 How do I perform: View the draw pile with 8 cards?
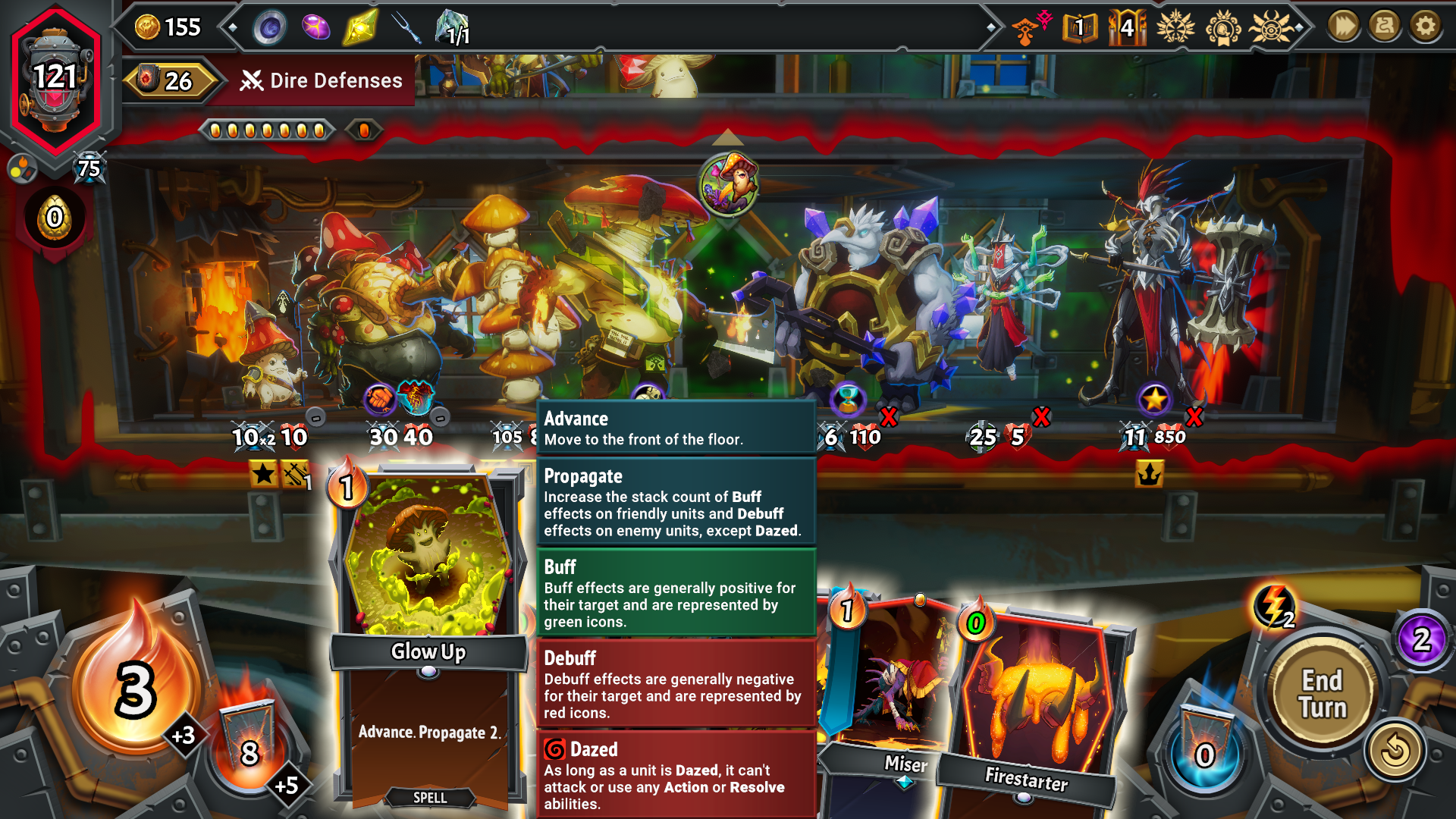[x=249, y=747]
